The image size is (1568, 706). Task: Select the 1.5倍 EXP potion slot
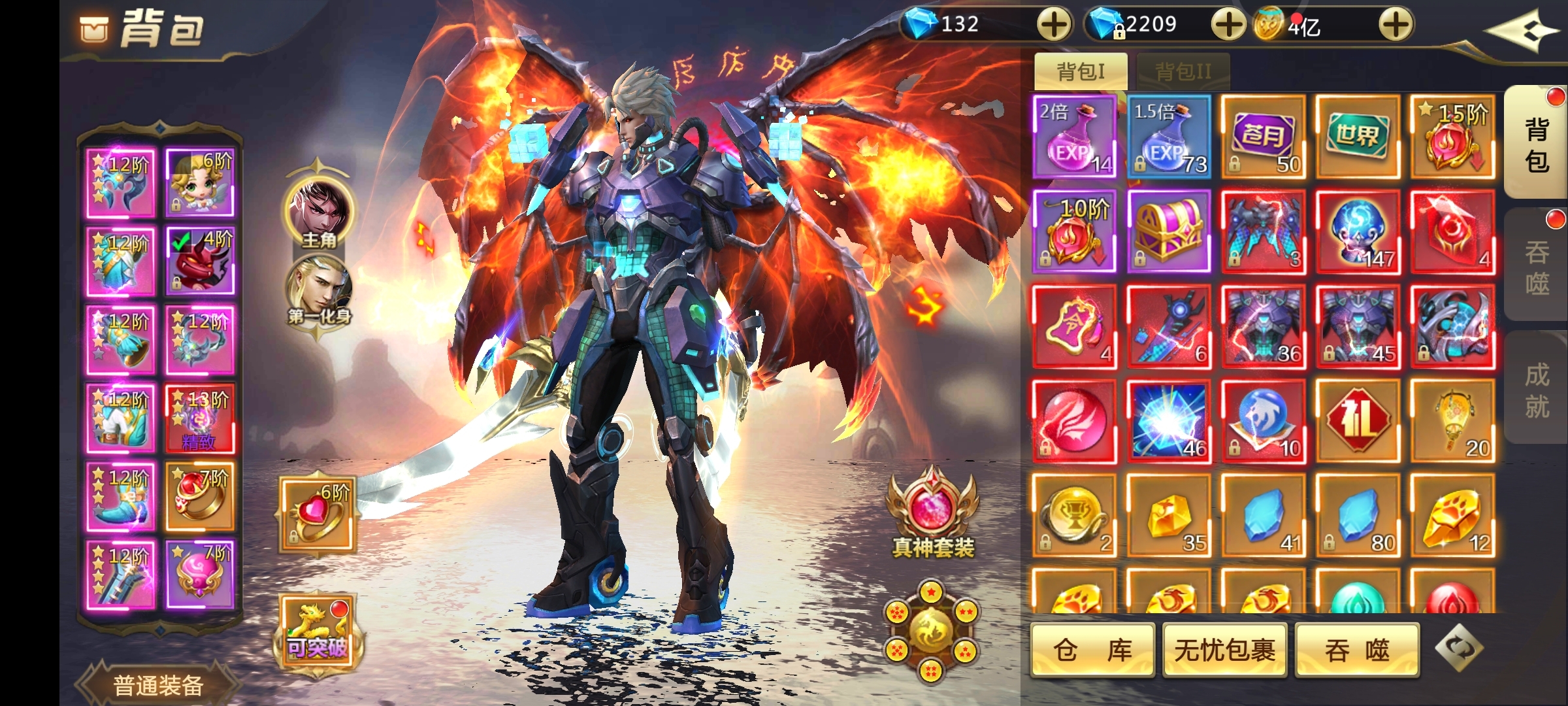[1169, 137]
